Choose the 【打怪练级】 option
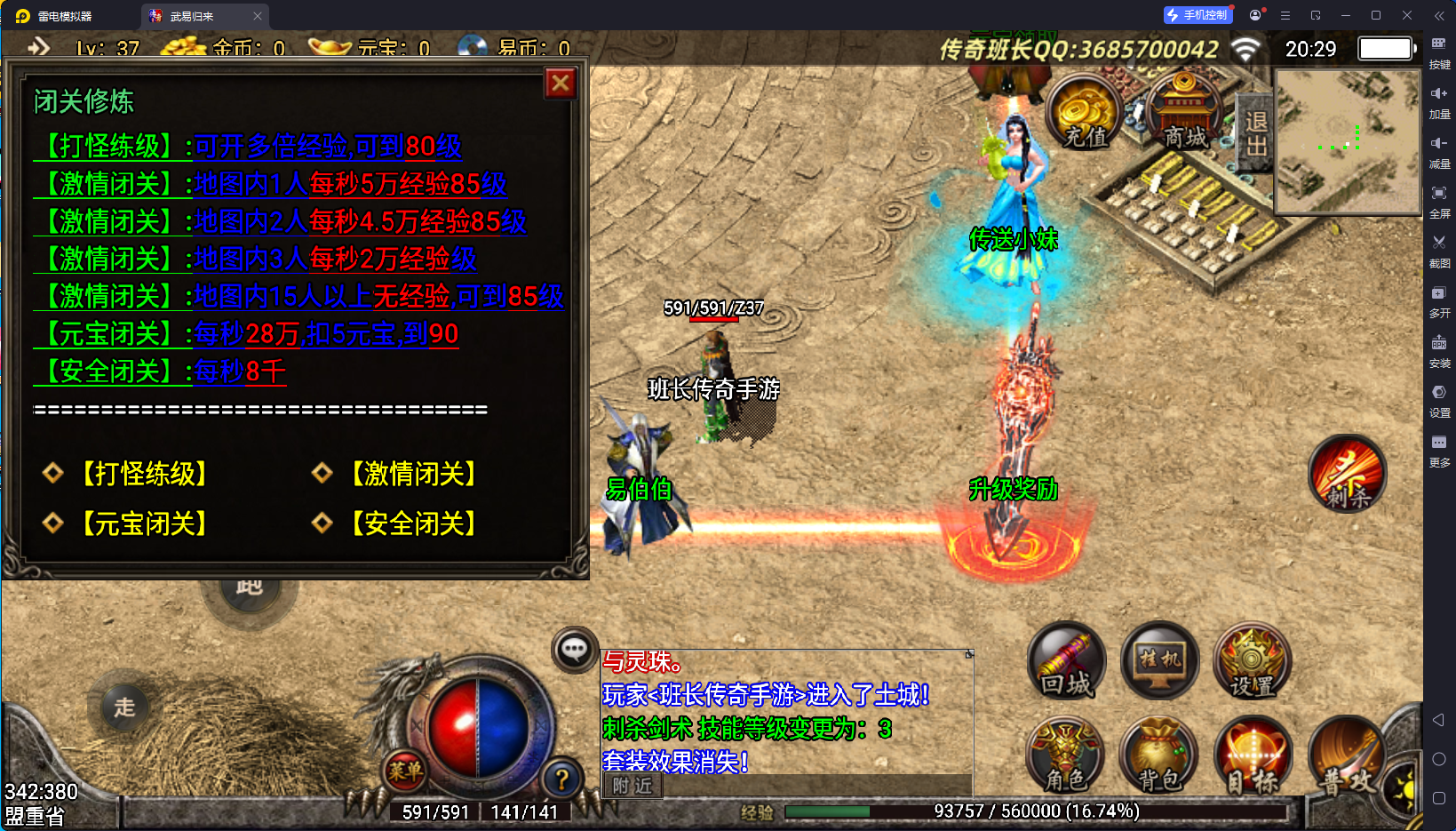 (x=144, y=474)
